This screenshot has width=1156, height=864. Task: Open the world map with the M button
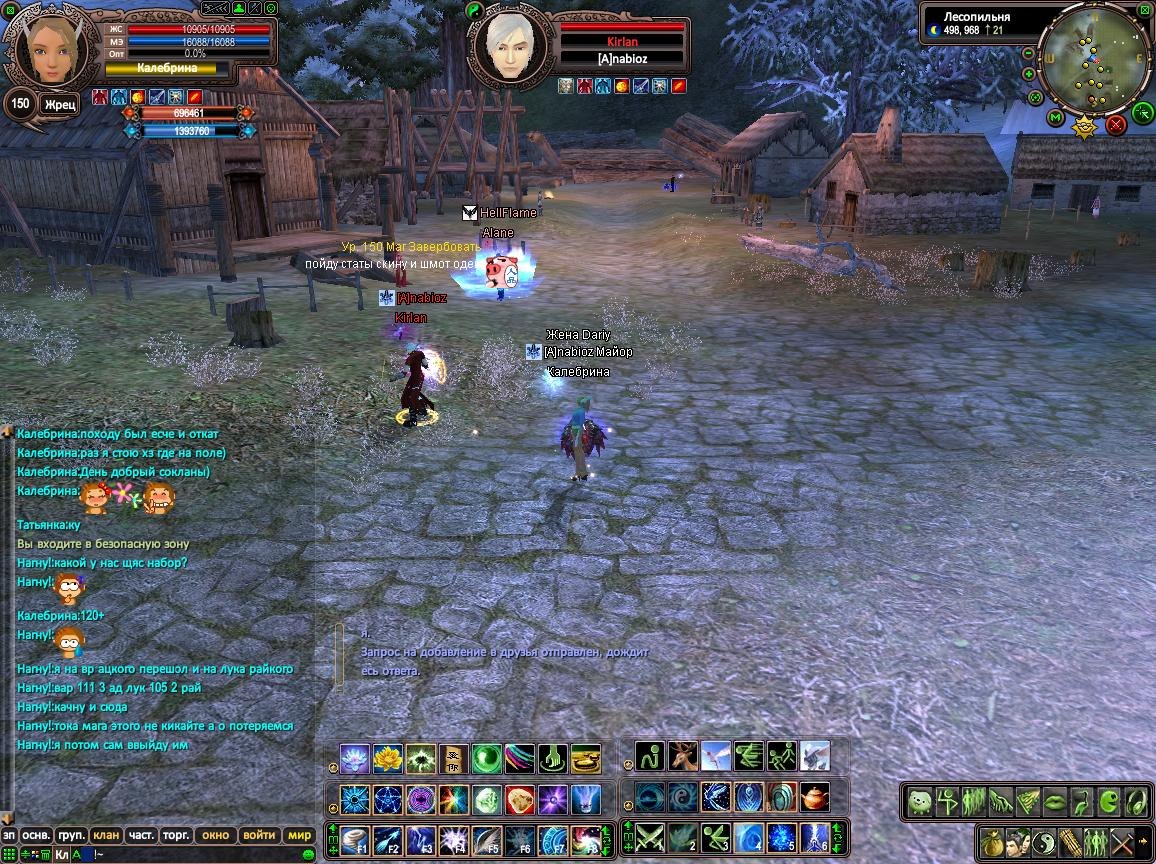coord(1055,118)
